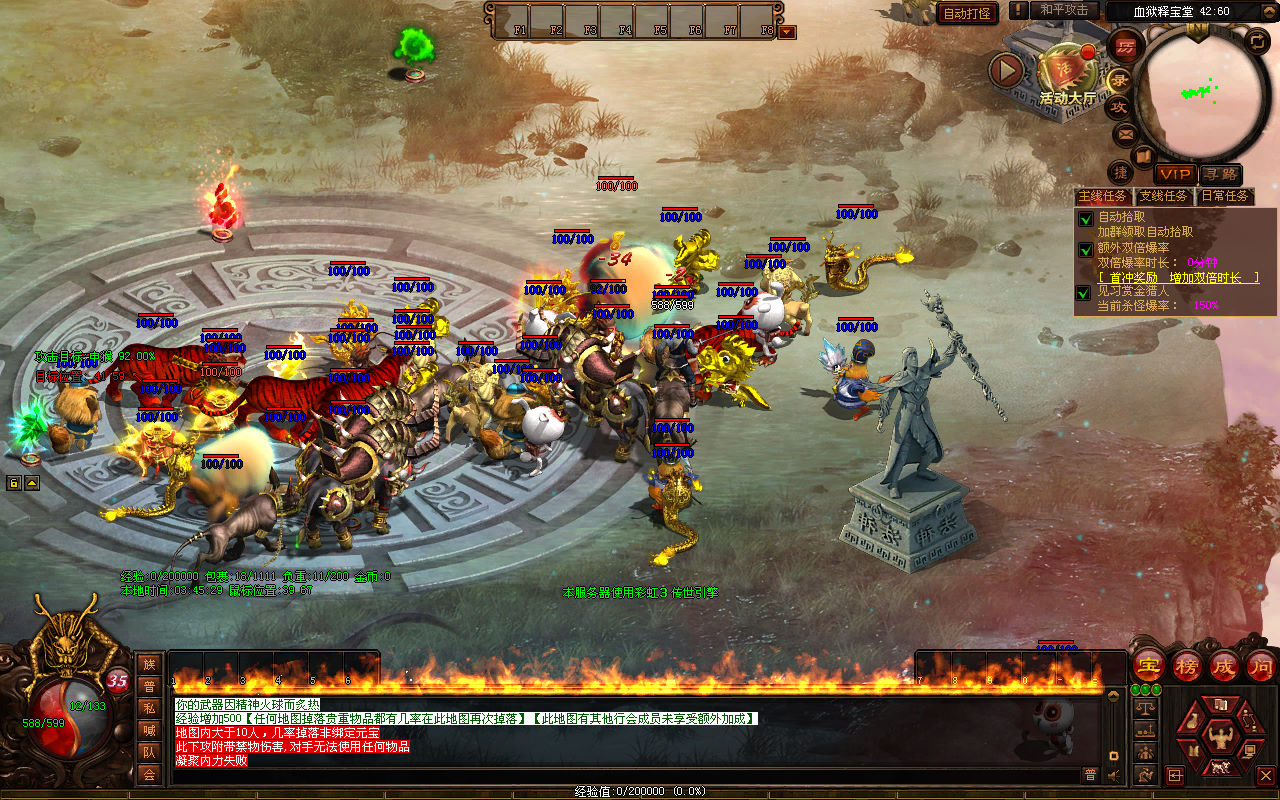Toggle the 额外双倍爆率 checkbox
The height and width of the screenshot is (800, 1280).
(1085, 249)
